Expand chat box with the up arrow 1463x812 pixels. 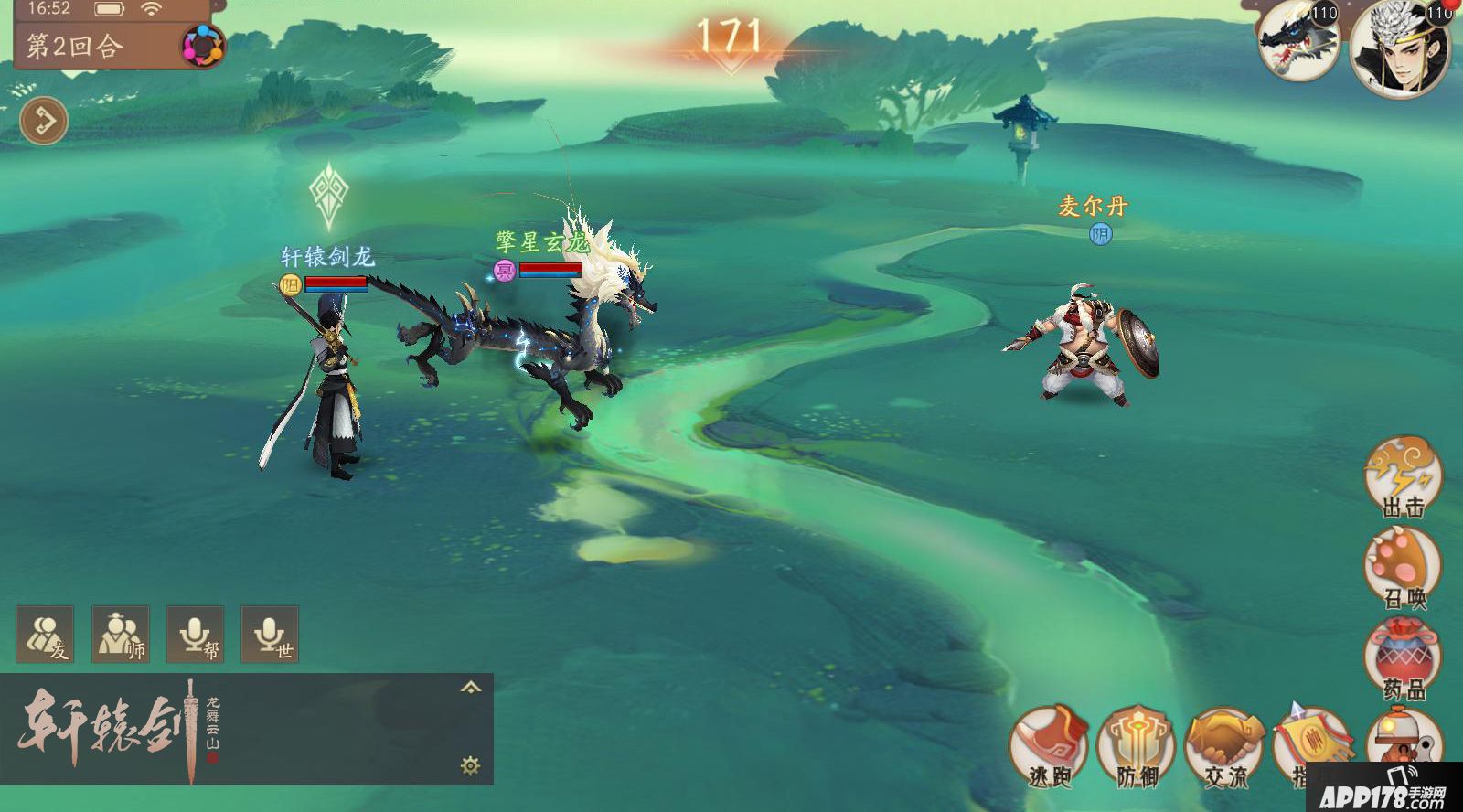471,688
